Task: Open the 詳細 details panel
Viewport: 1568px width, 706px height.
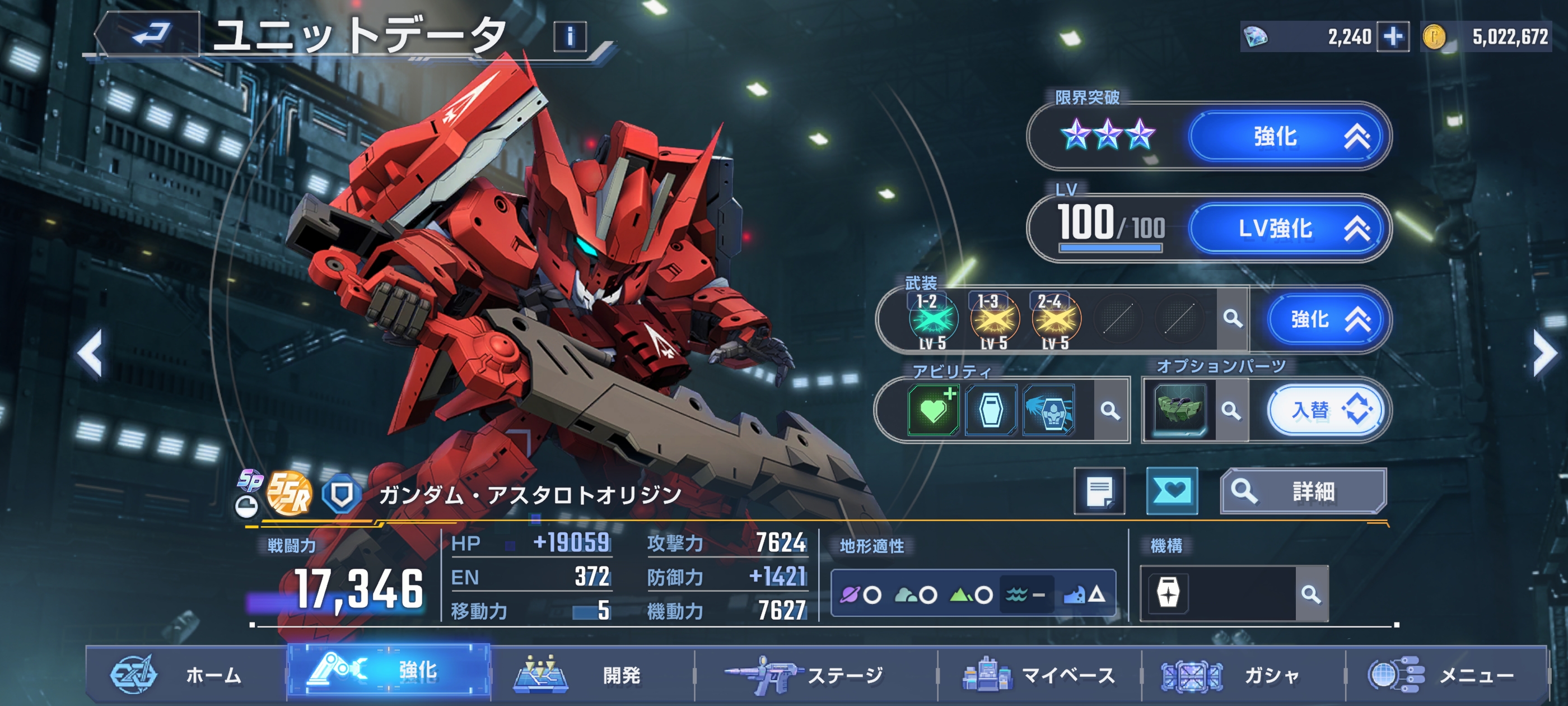Action: point(1303,491)
